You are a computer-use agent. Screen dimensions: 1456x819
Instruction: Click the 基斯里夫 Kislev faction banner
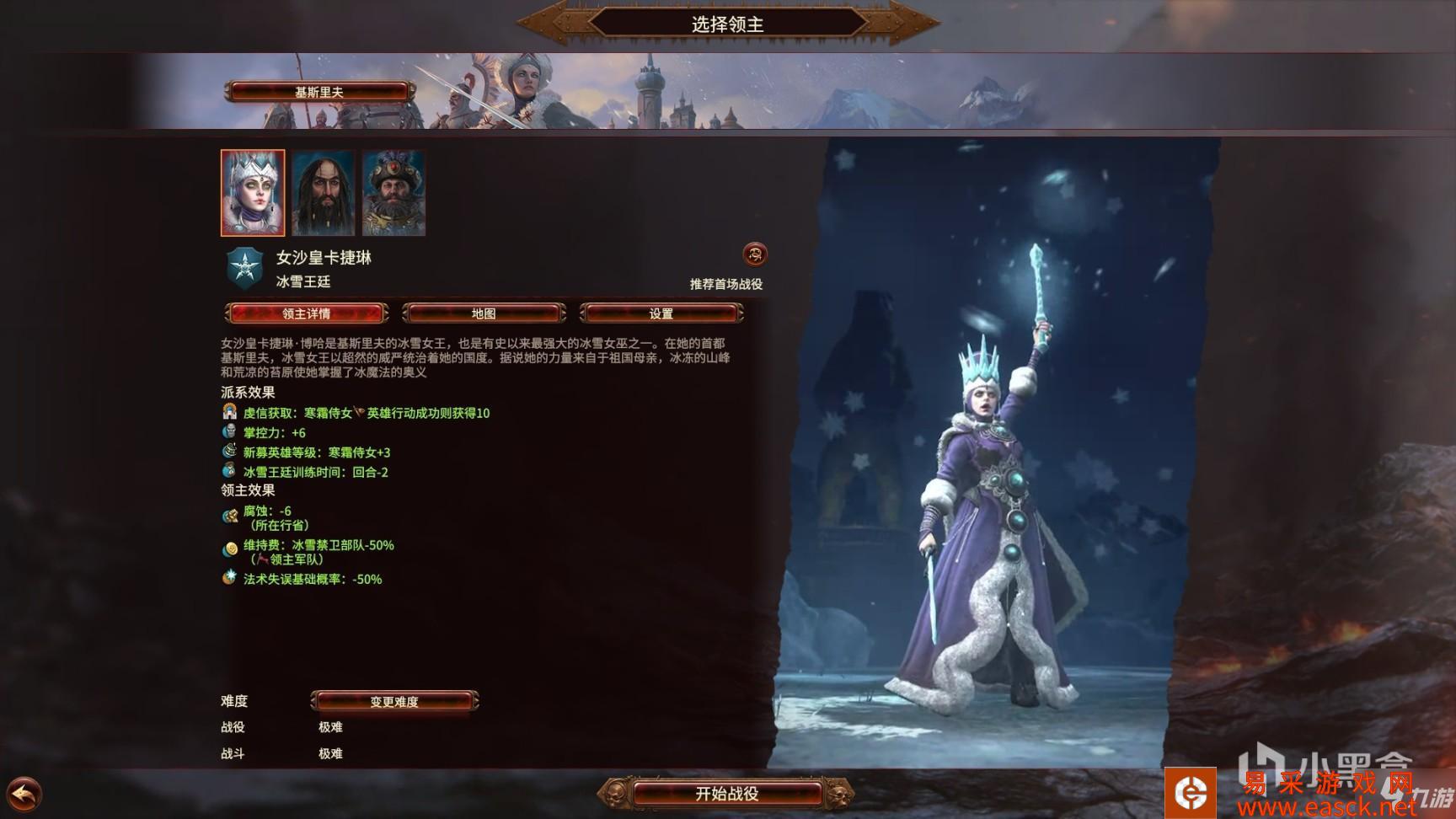coord(320,93)
